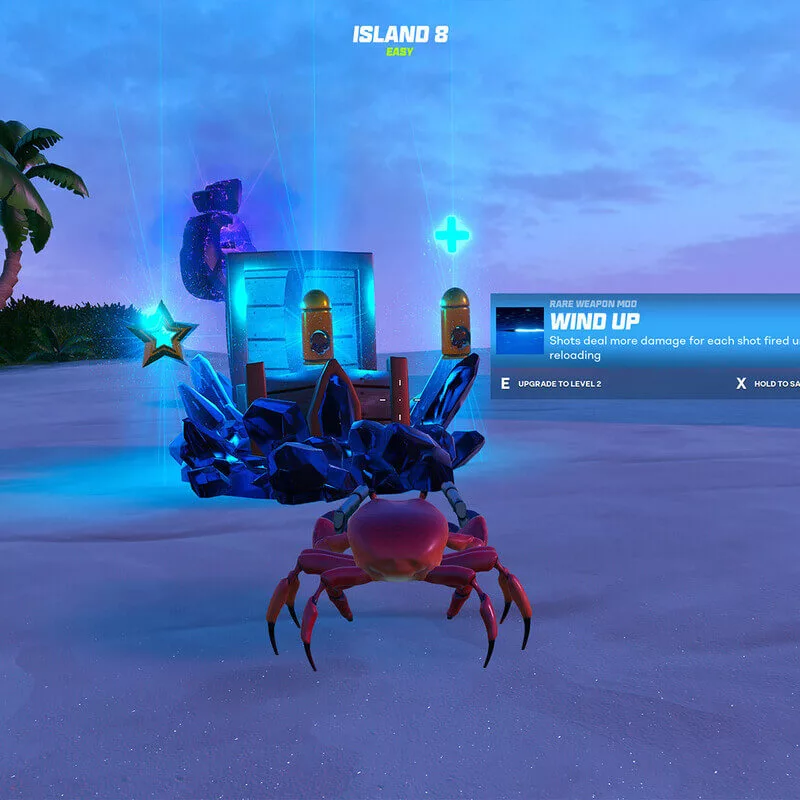Select the Wind Up weapon mod thumbnail
Viewport: 800px width, 800px height.
click(520, 331)
